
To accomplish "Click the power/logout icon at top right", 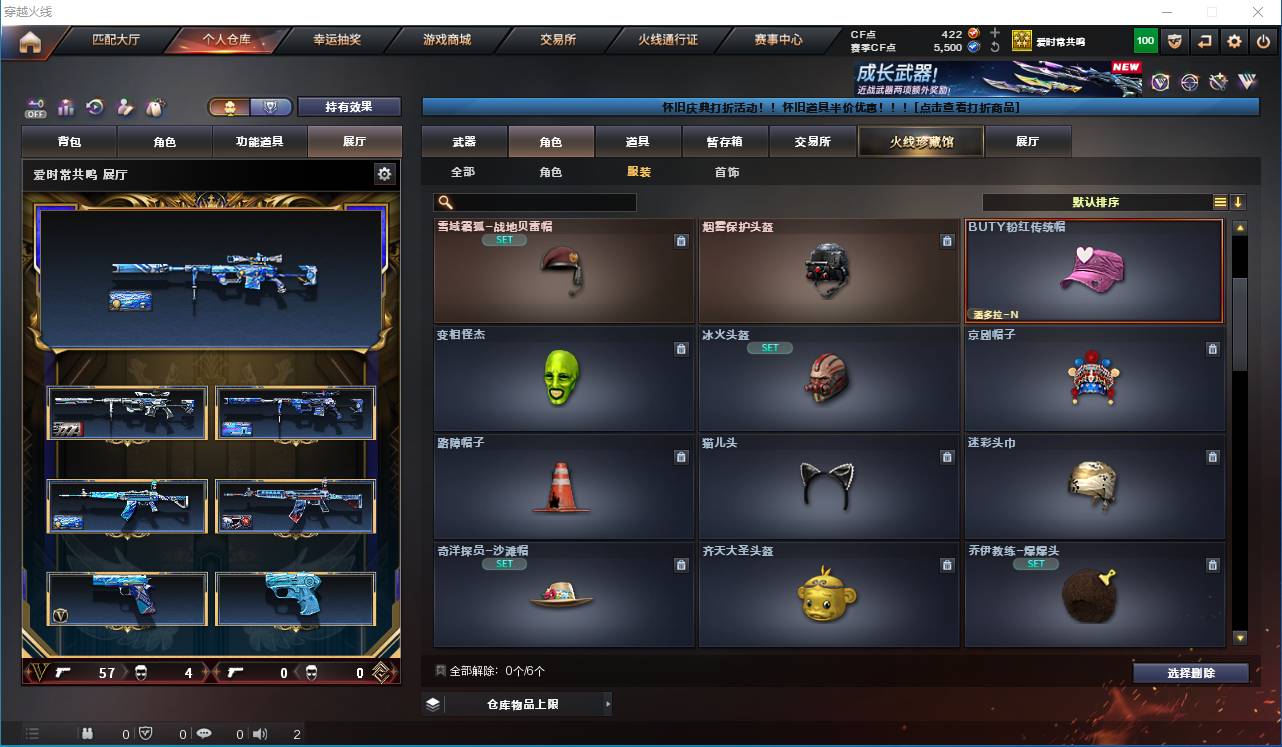I will pos(1263,40).
